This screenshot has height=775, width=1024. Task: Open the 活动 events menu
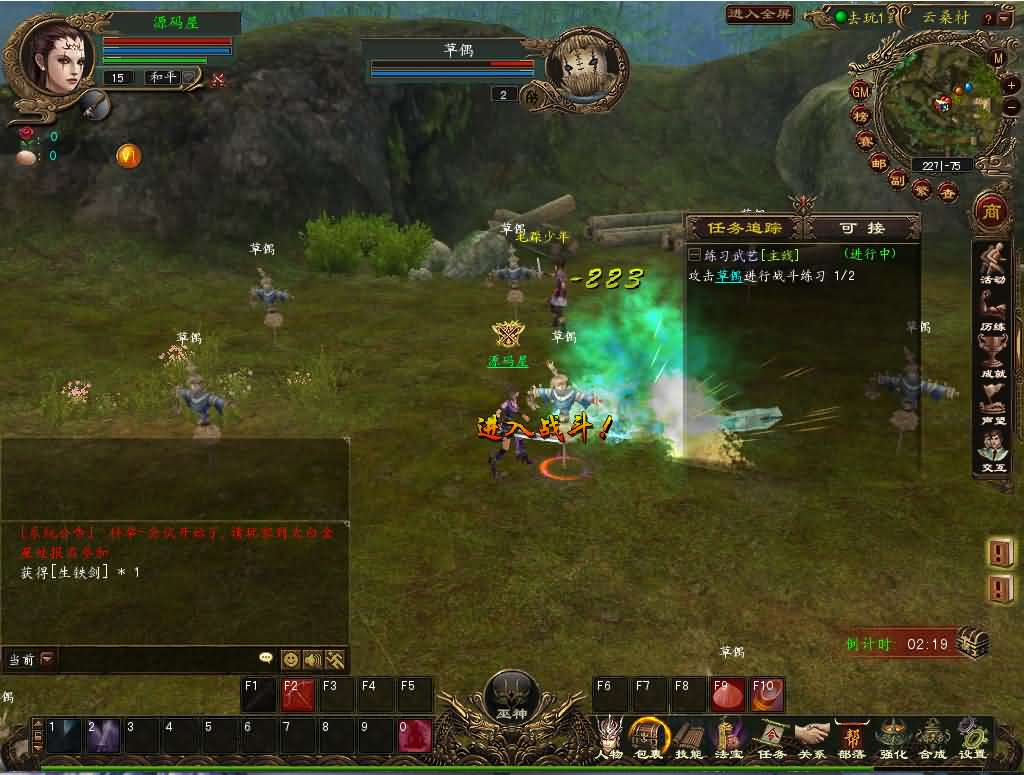tap(992, 266)
